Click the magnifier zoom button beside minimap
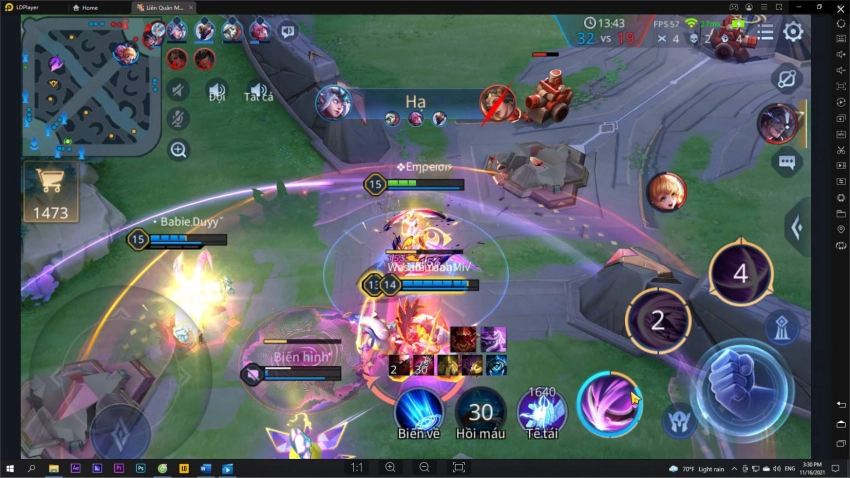 pos(178,150)
